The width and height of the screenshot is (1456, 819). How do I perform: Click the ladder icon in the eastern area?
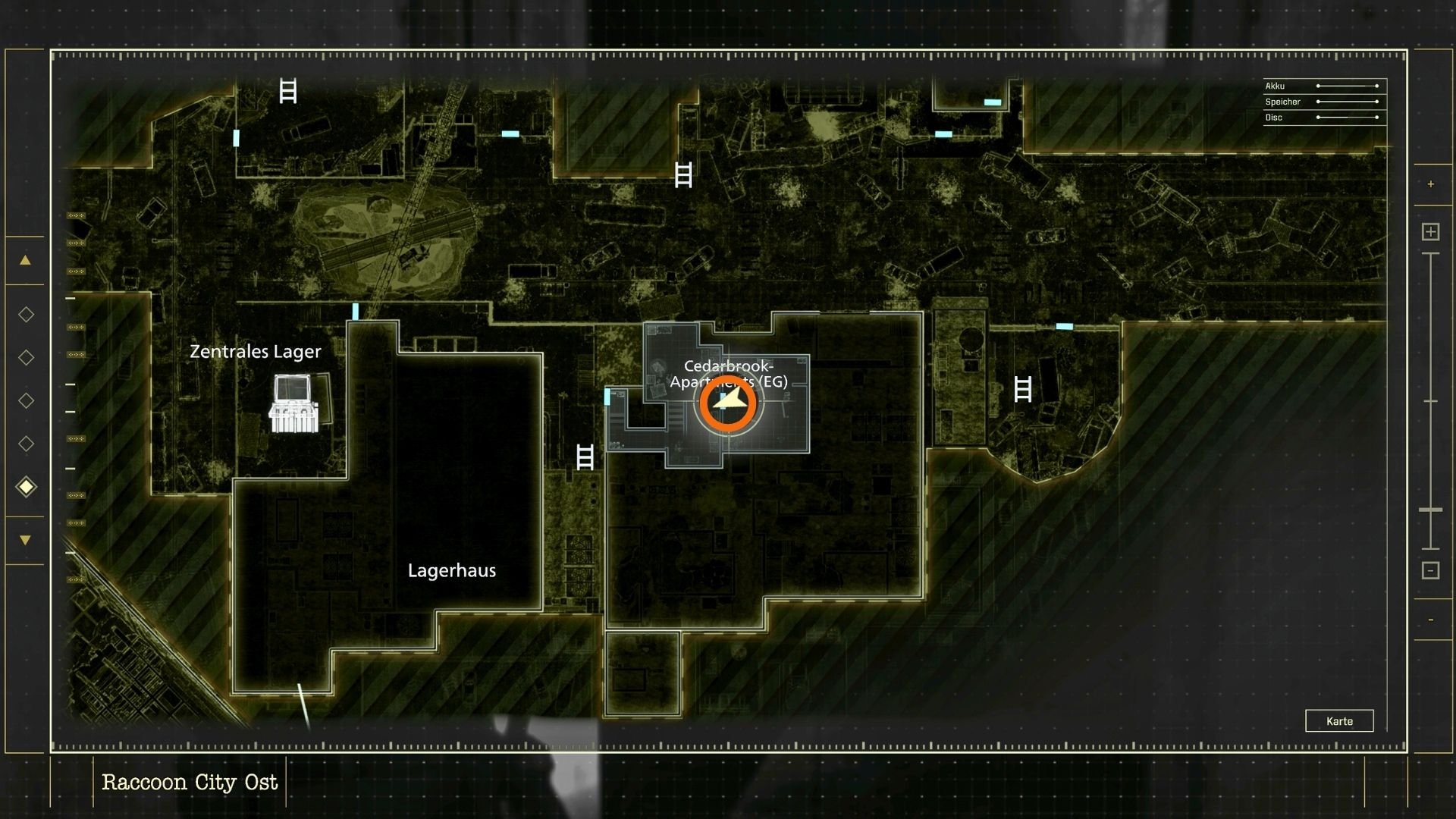(1023, 391)
